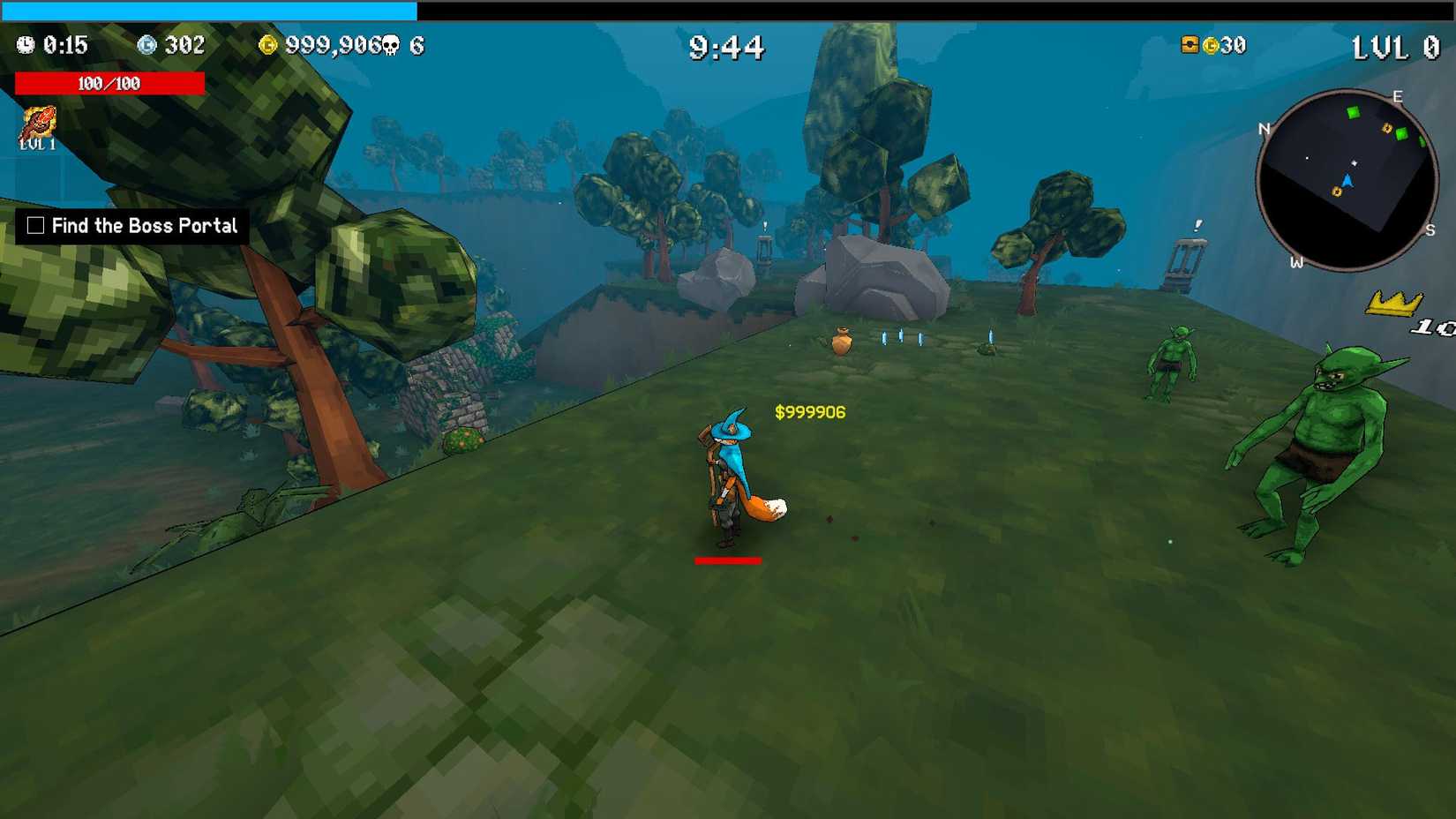Click the Find the Boss Portal quest text
Viewport: 1456px width, 819px height.
144,226
